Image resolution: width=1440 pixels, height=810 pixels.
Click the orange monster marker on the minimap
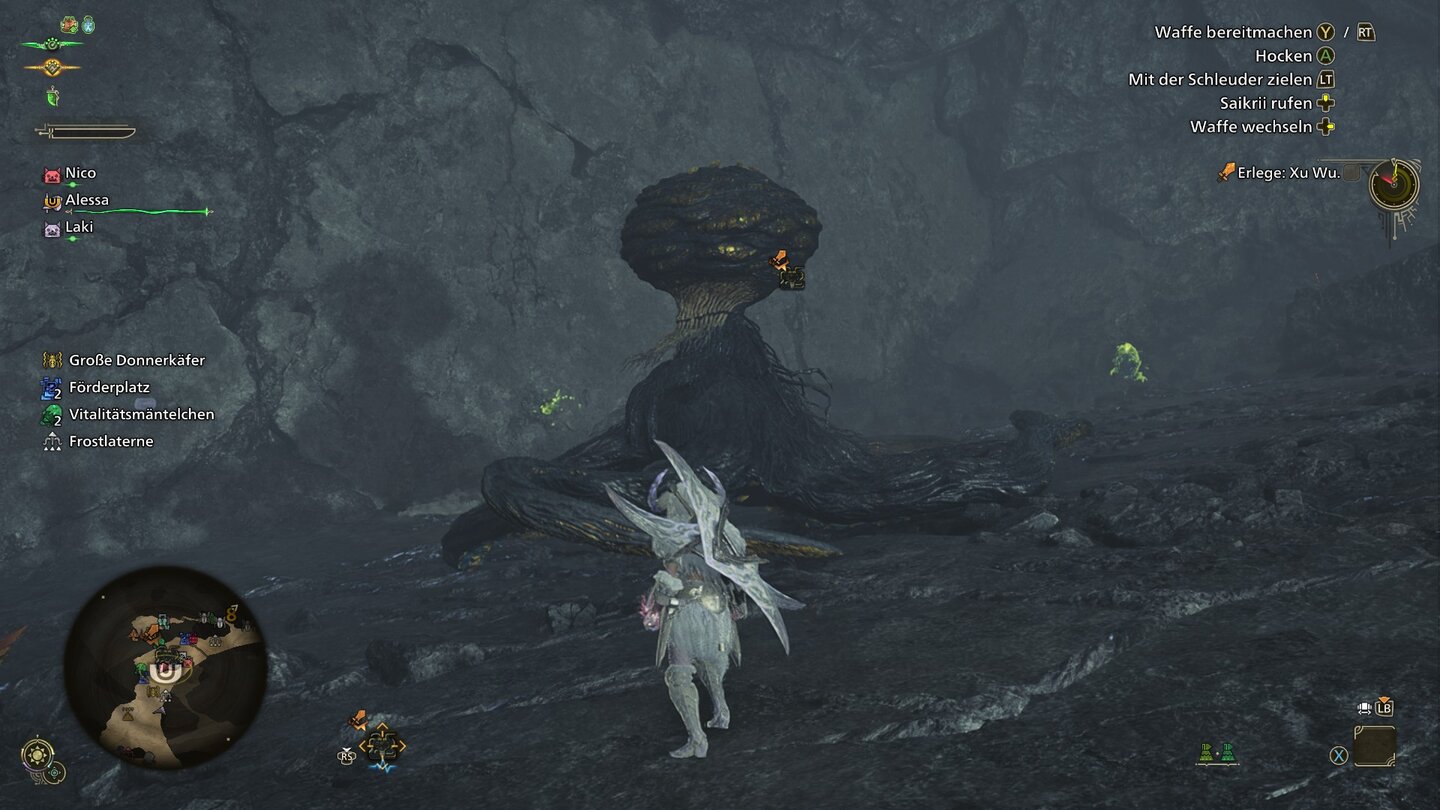click(x=149, y=632)
